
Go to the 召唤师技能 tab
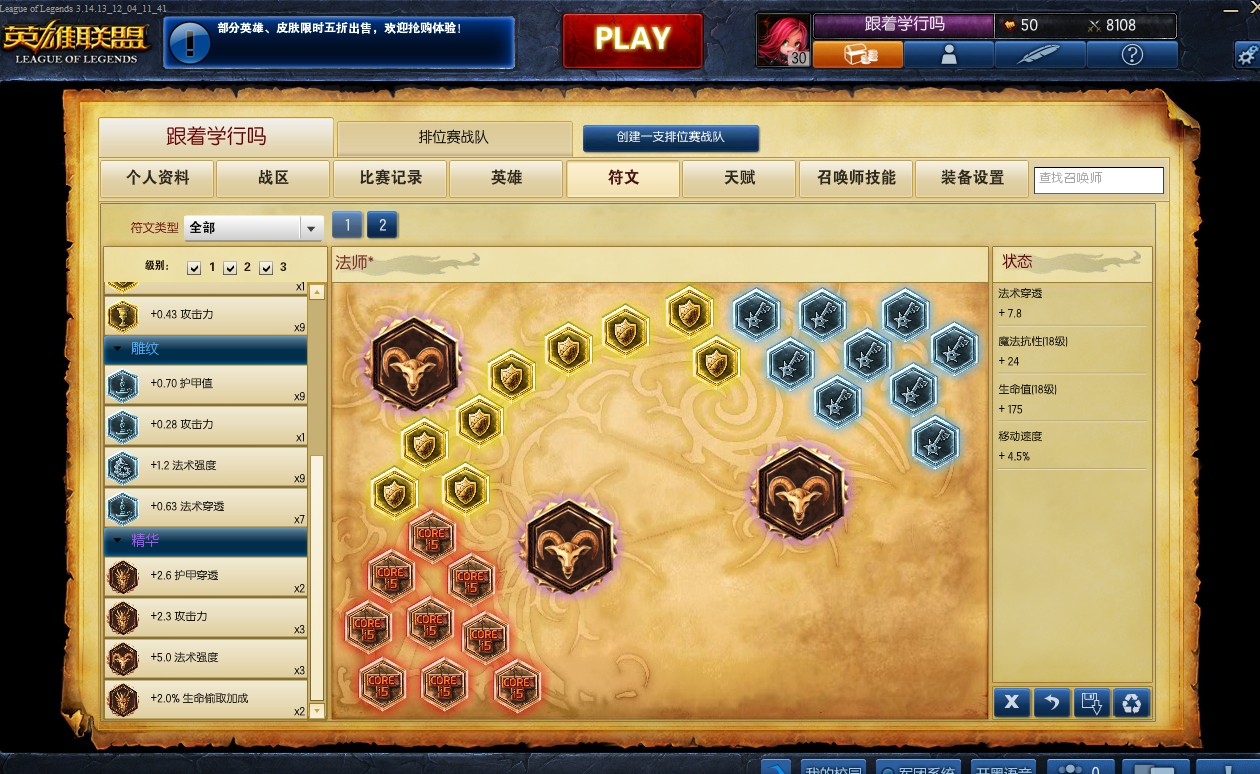click(855, 179)
